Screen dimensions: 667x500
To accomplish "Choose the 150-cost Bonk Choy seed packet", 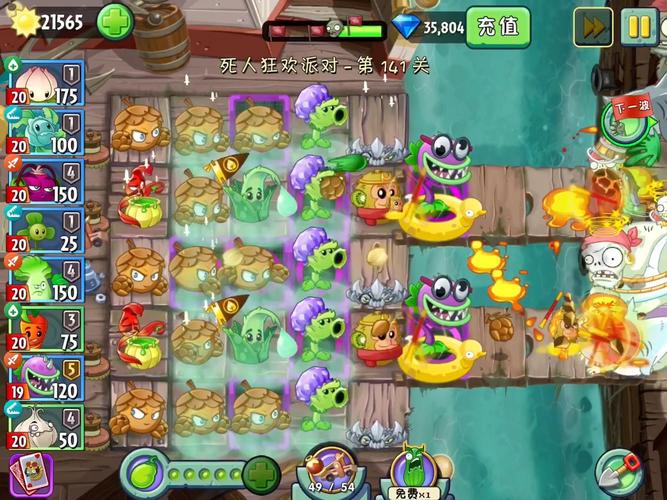I will [x=45, y=280].
